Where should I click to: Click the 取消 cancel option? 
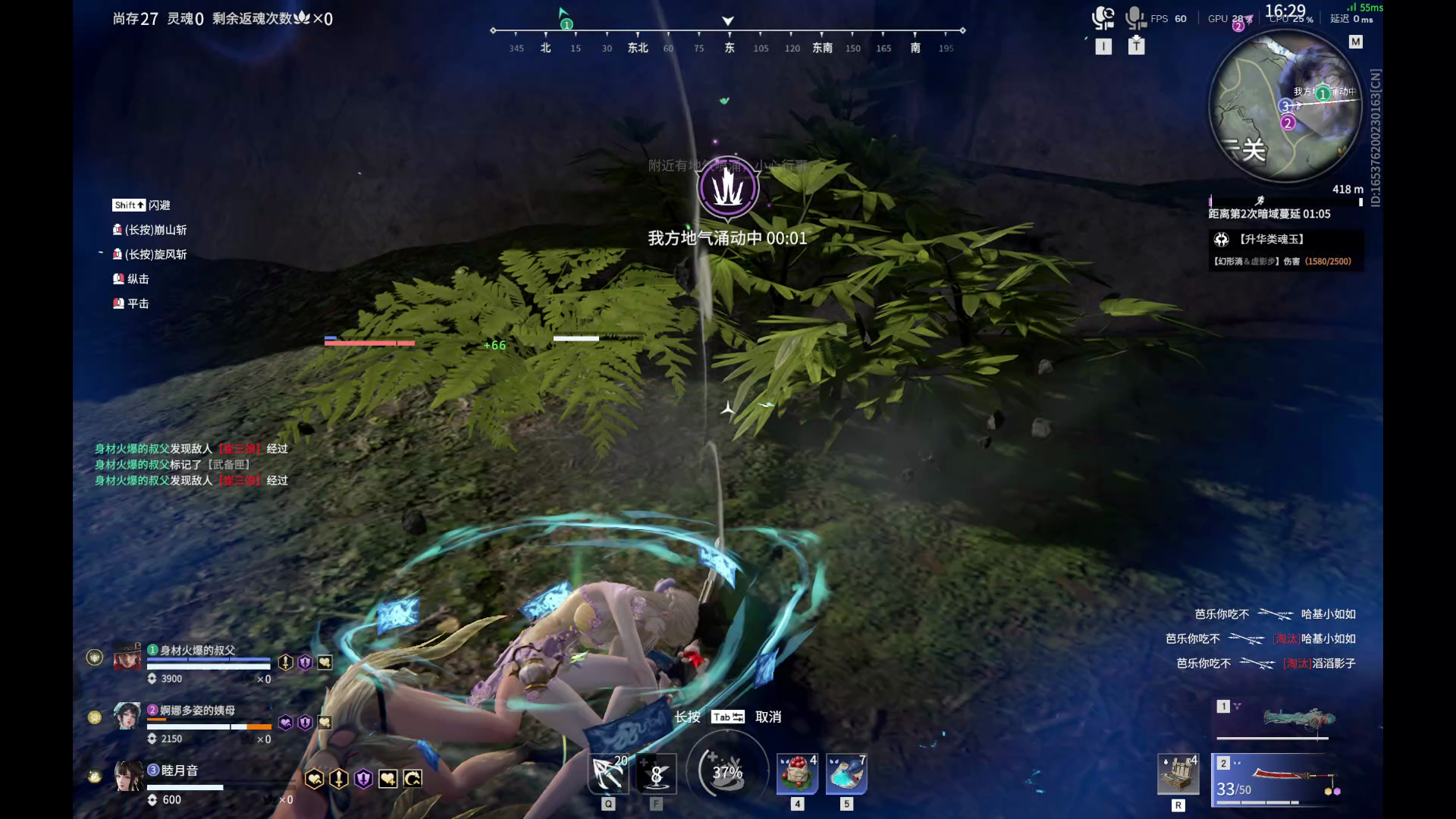(x=767, y=716)
